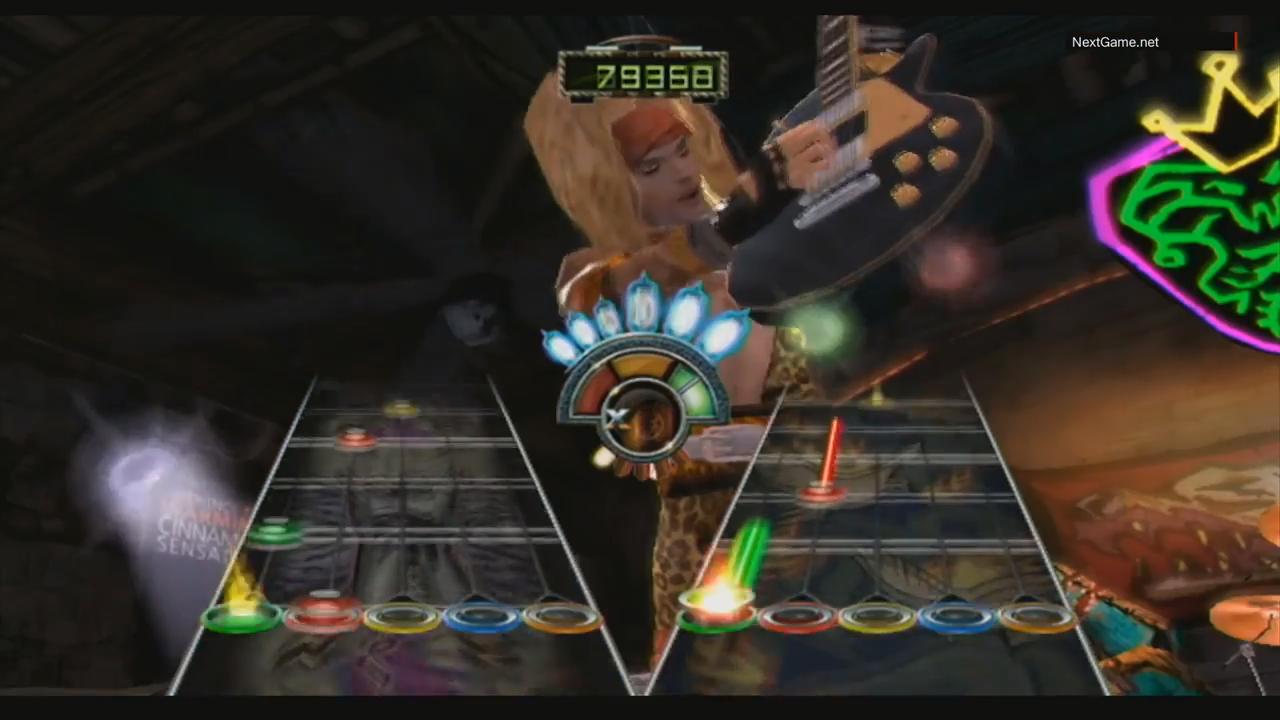Image resolution: width=1280 pixels, height=720 pixels.
Task: Click the blue fret button on player two's highway
Action: click(957, 617)
